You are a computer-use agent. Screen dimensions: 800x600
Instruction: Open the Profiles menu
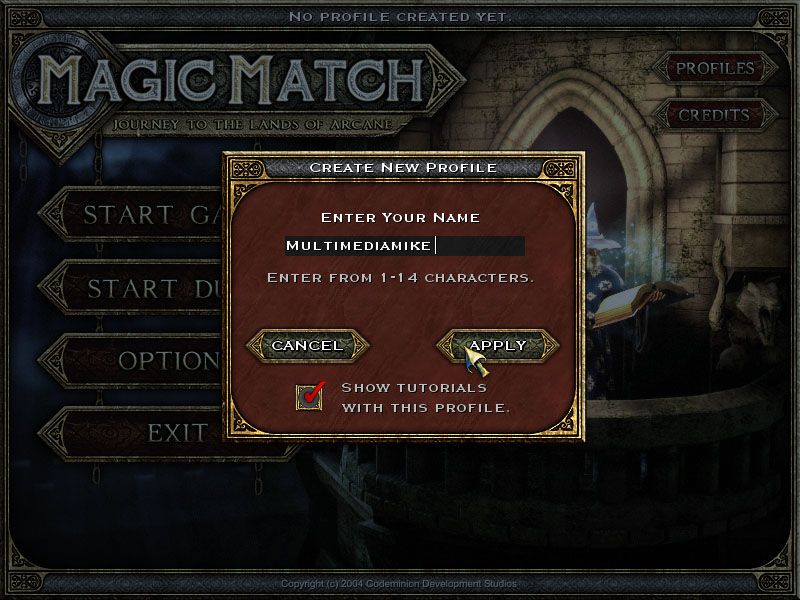point(714,69)
